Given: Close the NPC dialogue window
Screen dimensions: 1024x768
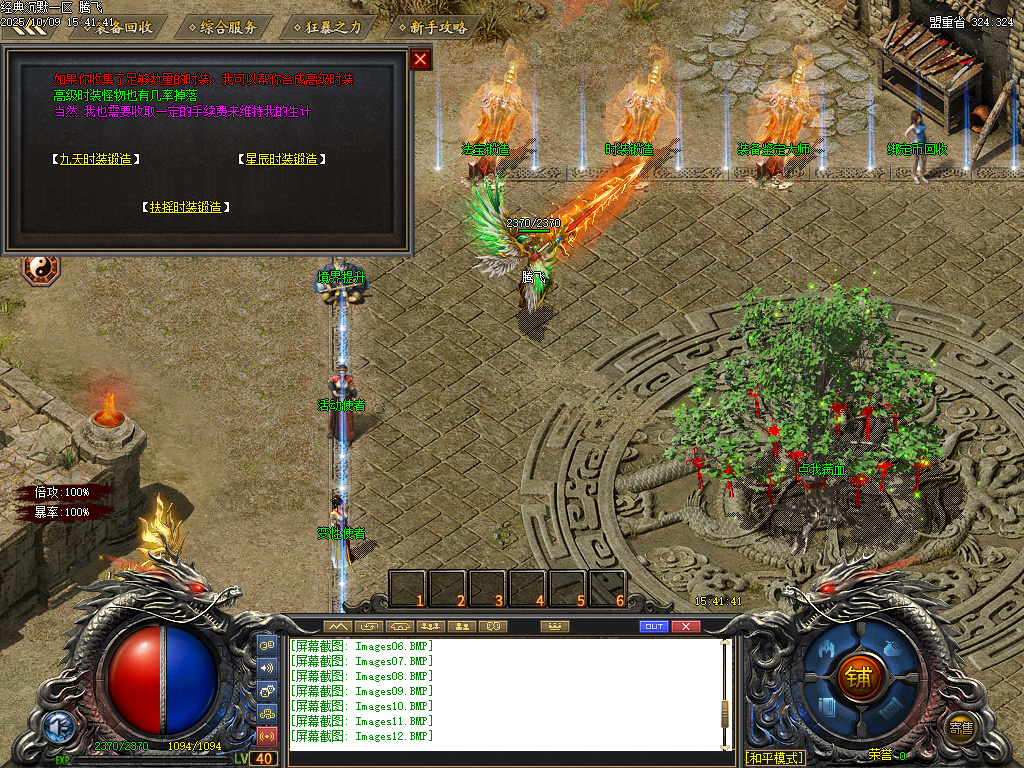Looking at the screenshot, I should click(x=421, y=59).
